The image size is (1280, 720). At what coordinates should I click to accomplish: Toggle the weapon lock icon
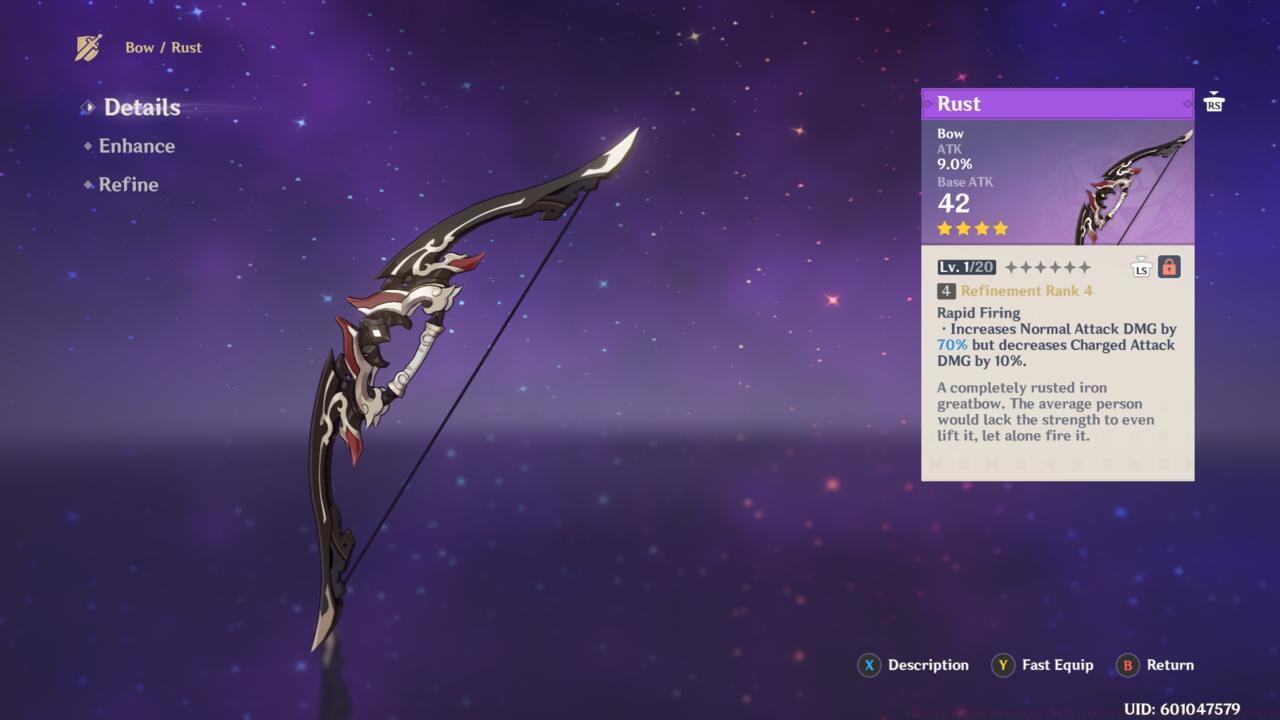pos(1168,266)
